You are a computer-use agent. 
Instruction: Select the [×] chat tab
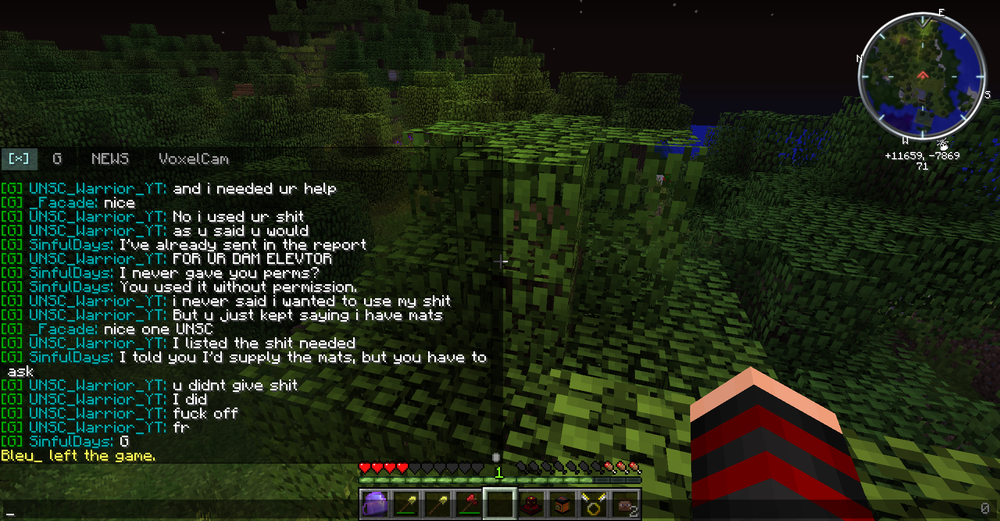[18, 159]
